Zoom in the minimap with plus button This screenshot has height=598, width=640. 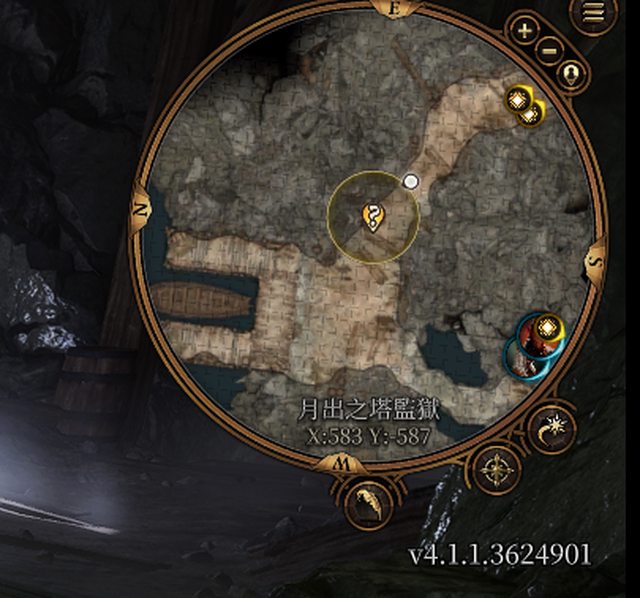tap(525, 29)
